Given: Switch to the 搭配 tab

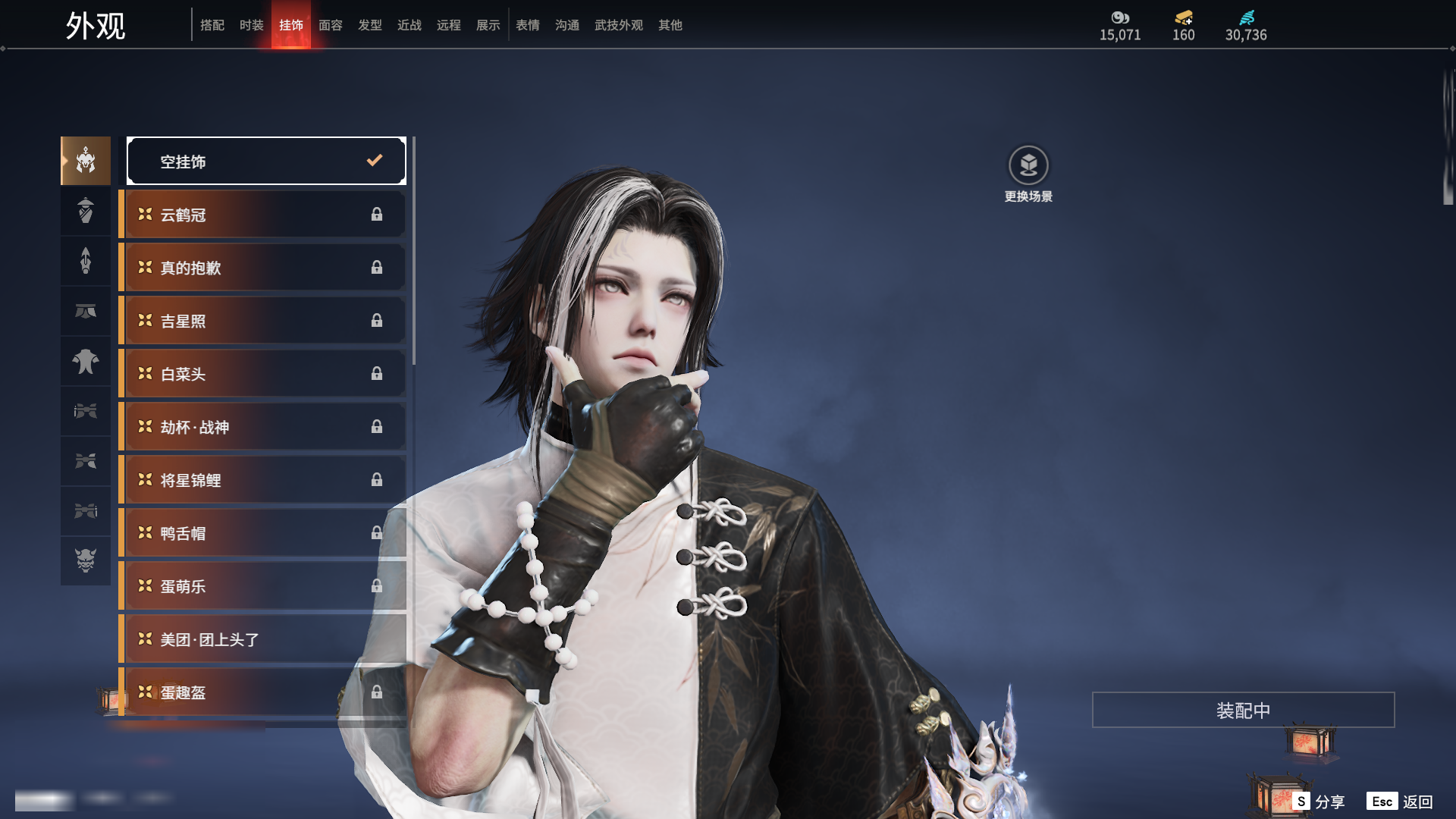Looking at the screenshot, I should pyautogui.click(x=212, y=25).
